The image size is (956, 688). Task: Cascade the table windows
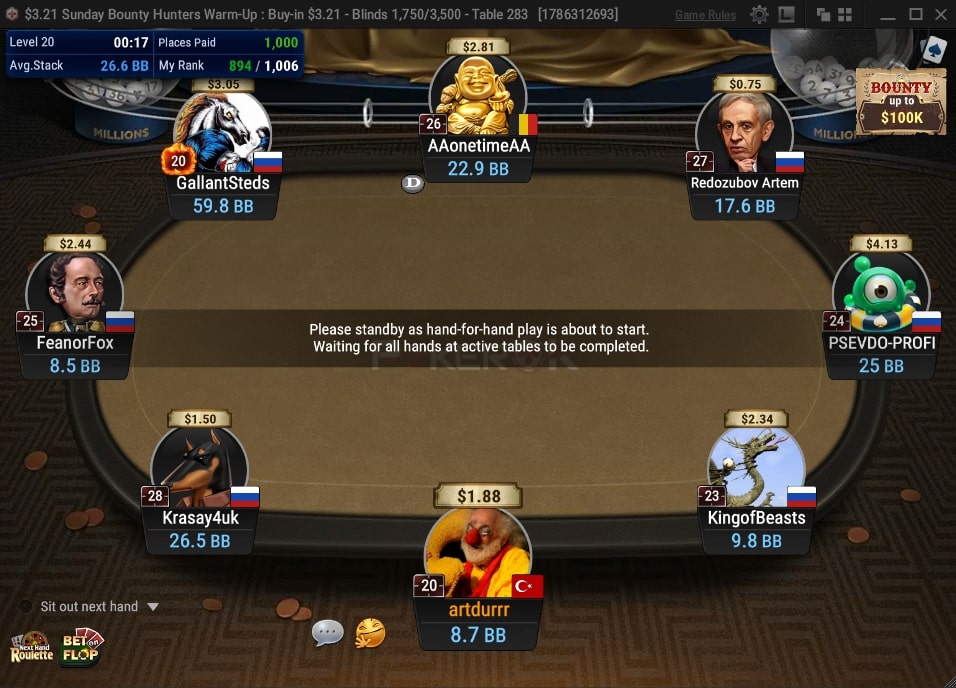[x=824, y=15]
